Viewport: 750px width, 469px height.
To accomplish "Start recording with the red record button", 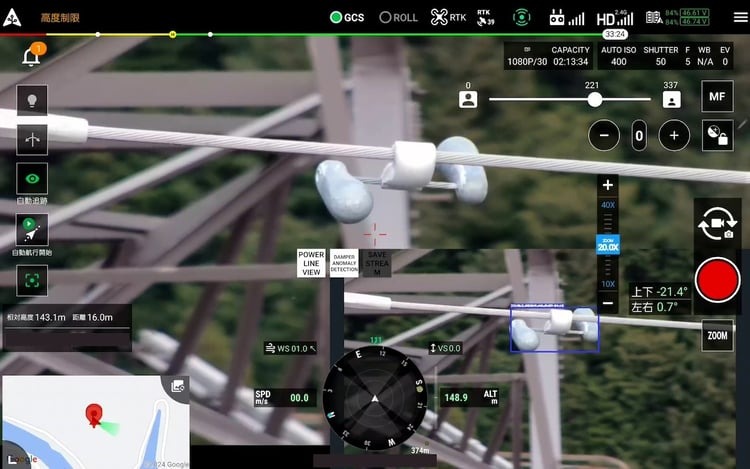I will (x=717, y=280).
